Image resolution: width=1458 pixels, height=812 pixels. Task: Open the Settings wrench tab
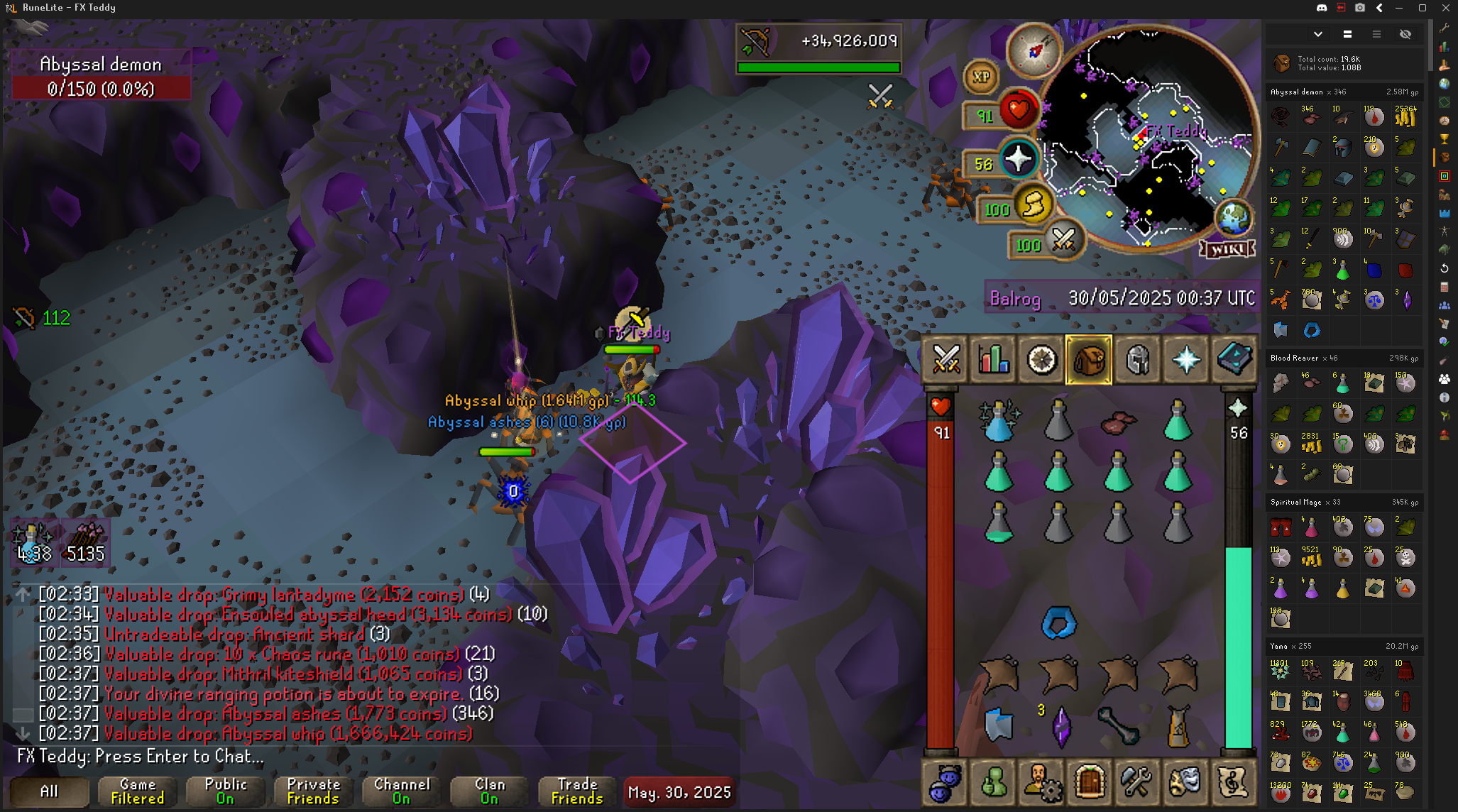tap(1137, 781)
